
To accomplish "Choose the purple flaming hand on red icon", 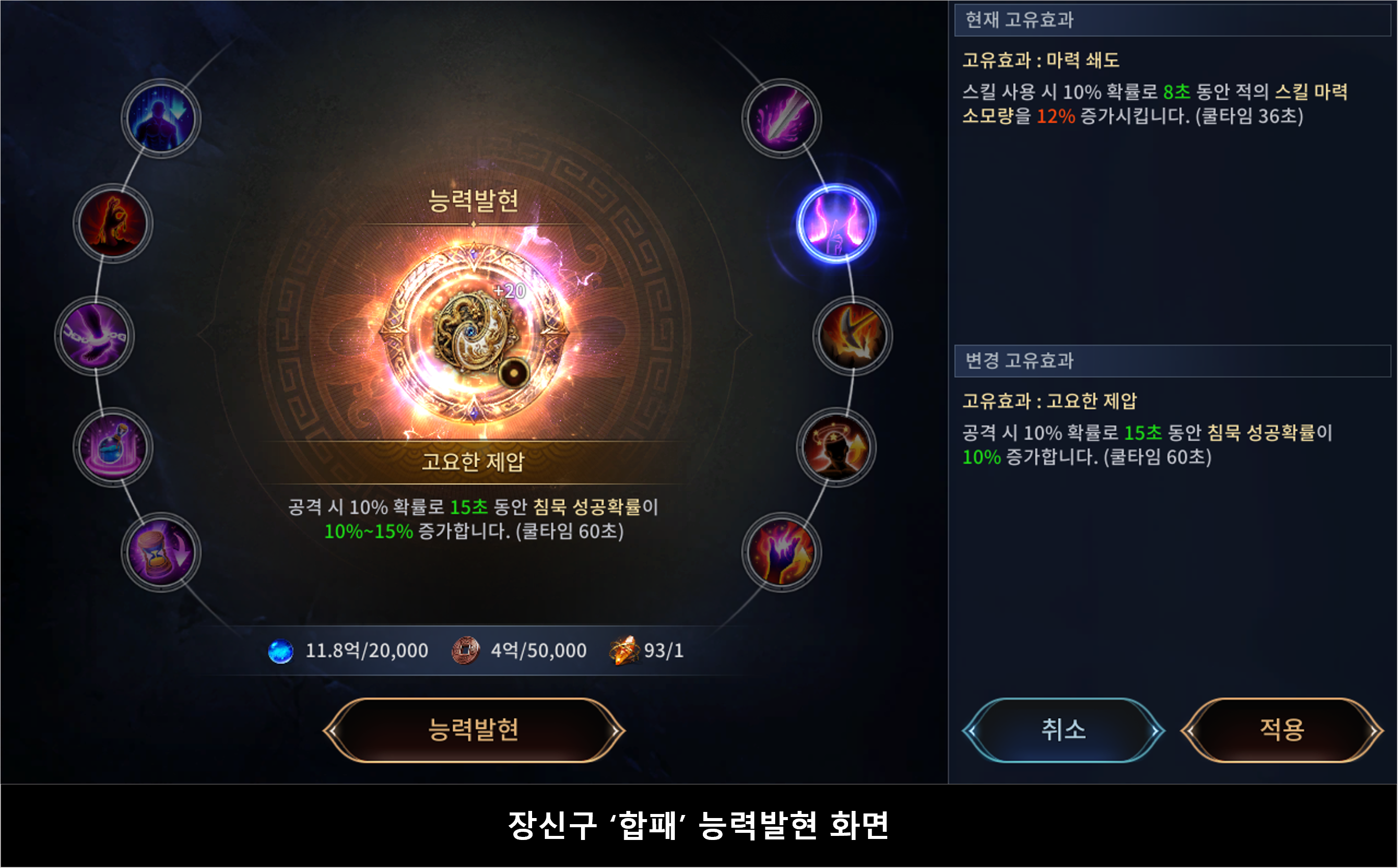I will [782, 553].
